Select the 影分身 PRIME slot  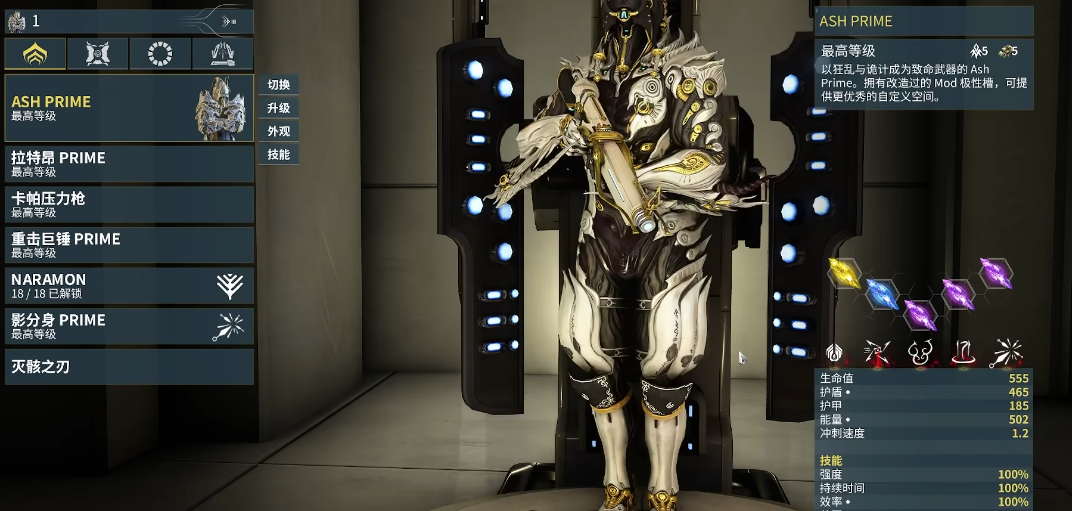click(x=129, y=326)
